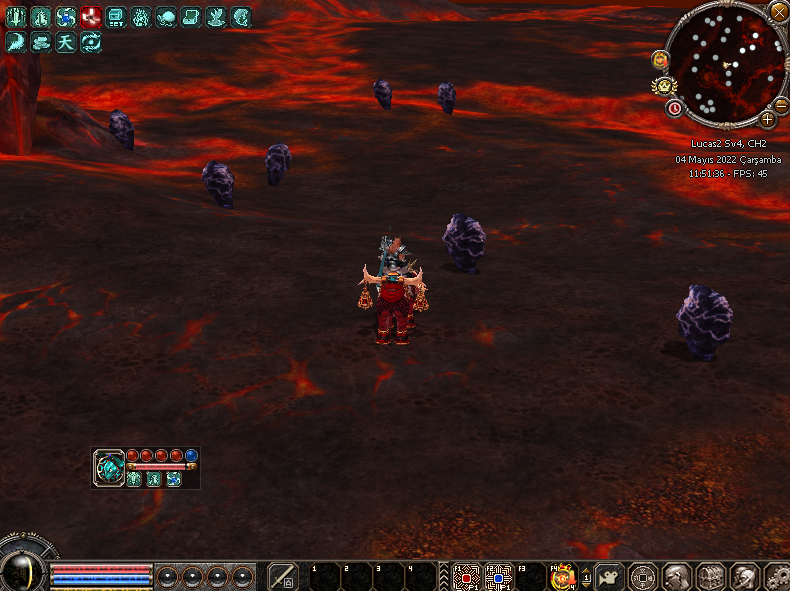Click the red clock icon beside minimap

click(x=675, y=107)
